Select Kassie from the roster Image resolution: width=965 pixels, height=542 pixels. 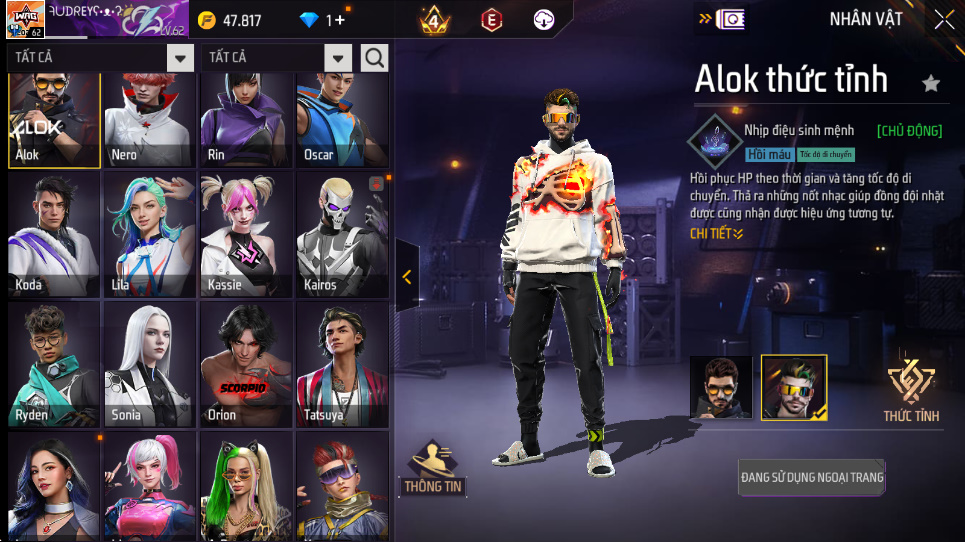click(244, 236)
